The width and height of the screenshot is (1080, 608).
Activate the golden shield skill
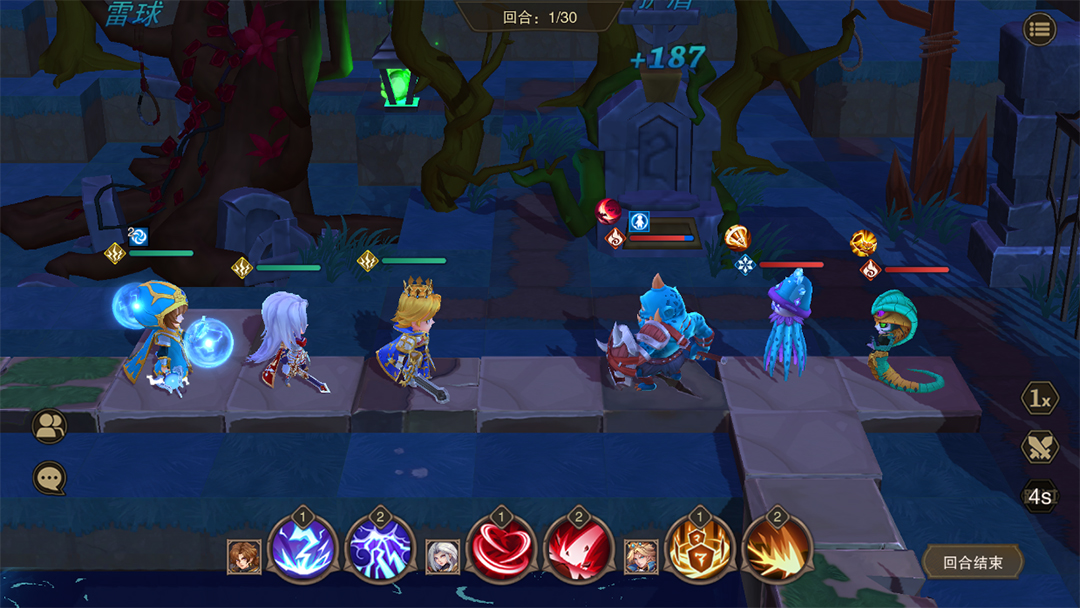[700, 551]
